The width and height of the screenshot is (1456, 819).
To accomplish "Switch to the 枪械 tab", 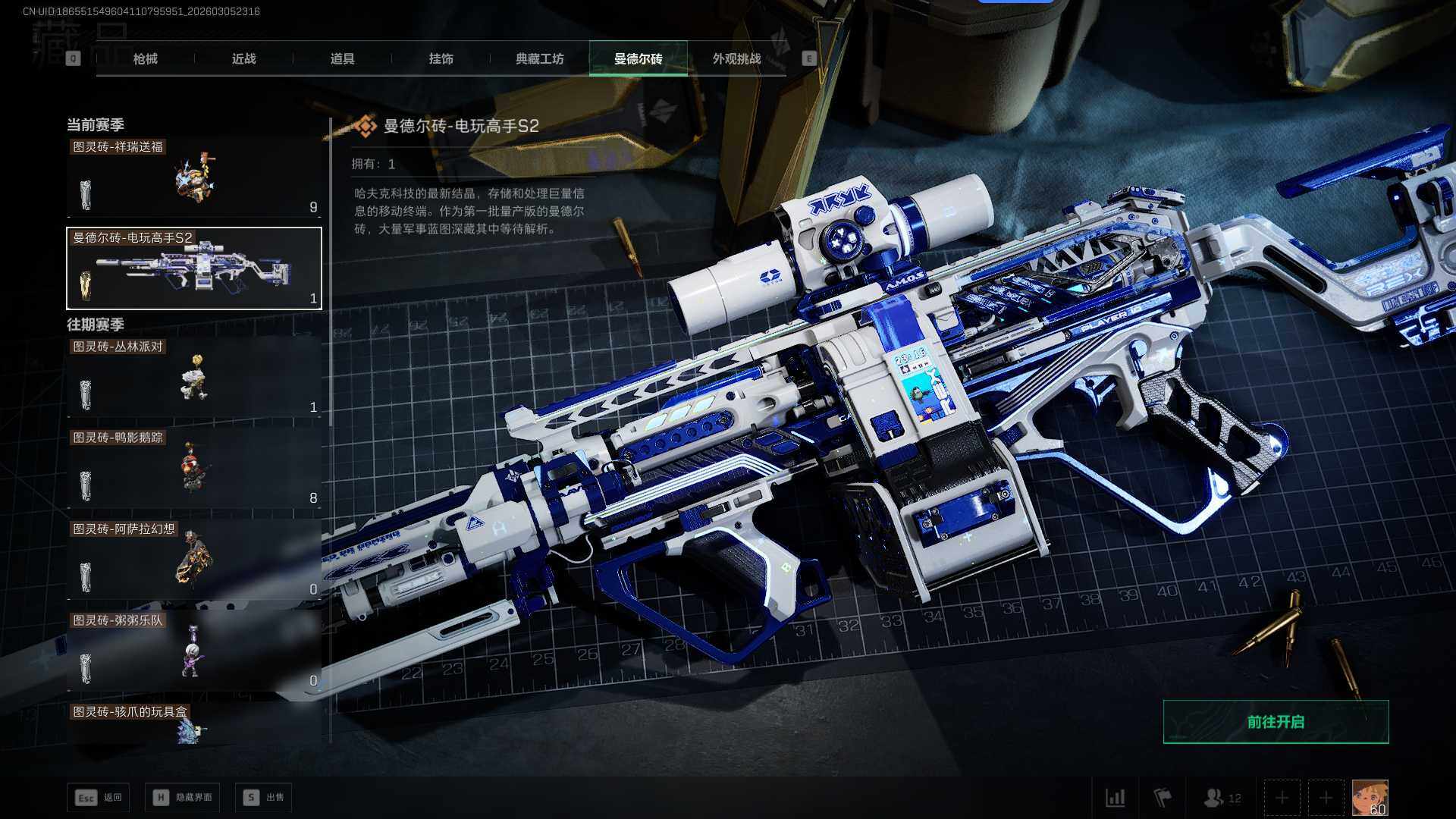I will [x=145, y=58].
